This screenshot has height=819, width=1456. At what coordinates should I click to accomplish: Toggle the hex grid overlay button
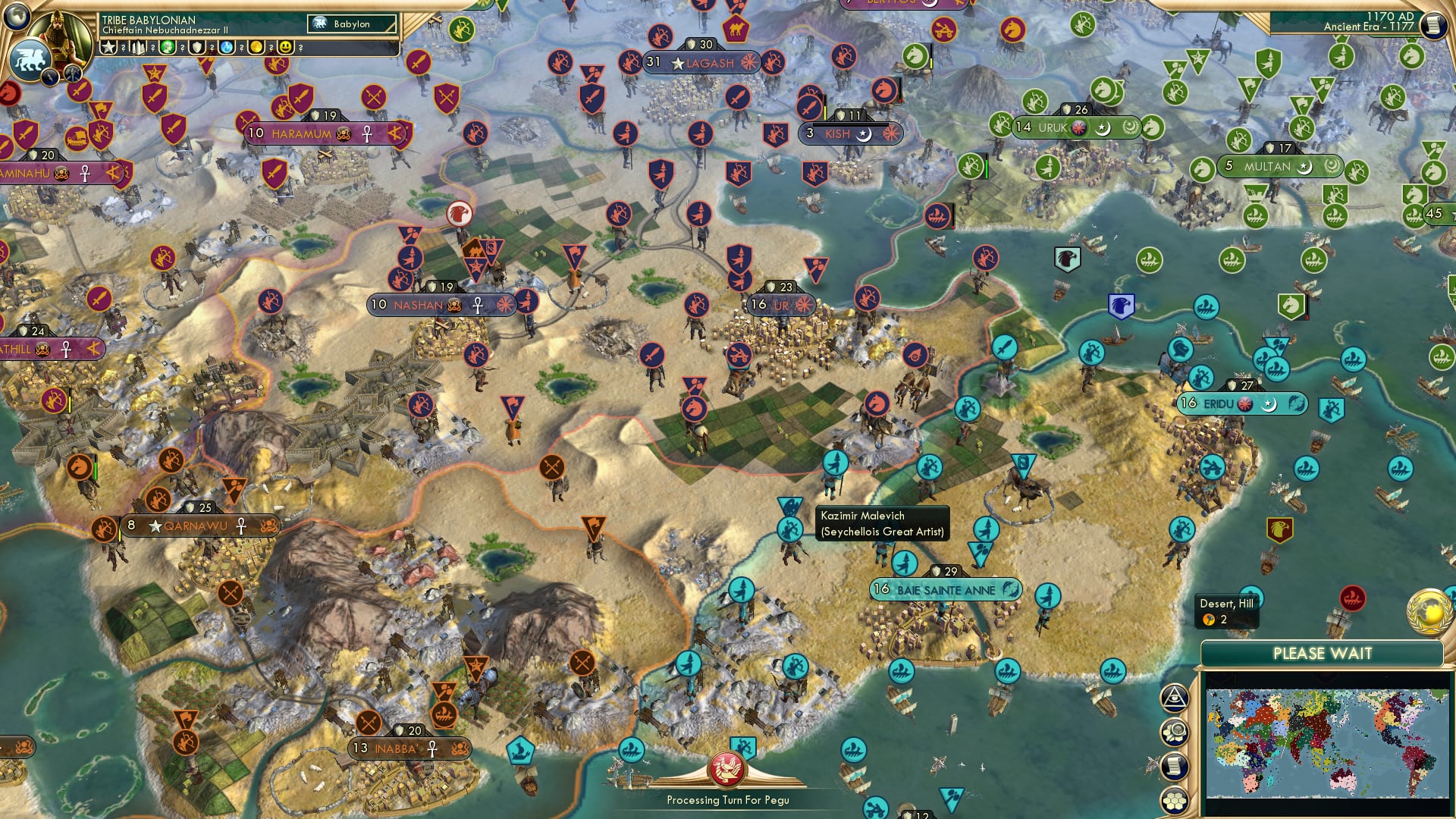1175,798
